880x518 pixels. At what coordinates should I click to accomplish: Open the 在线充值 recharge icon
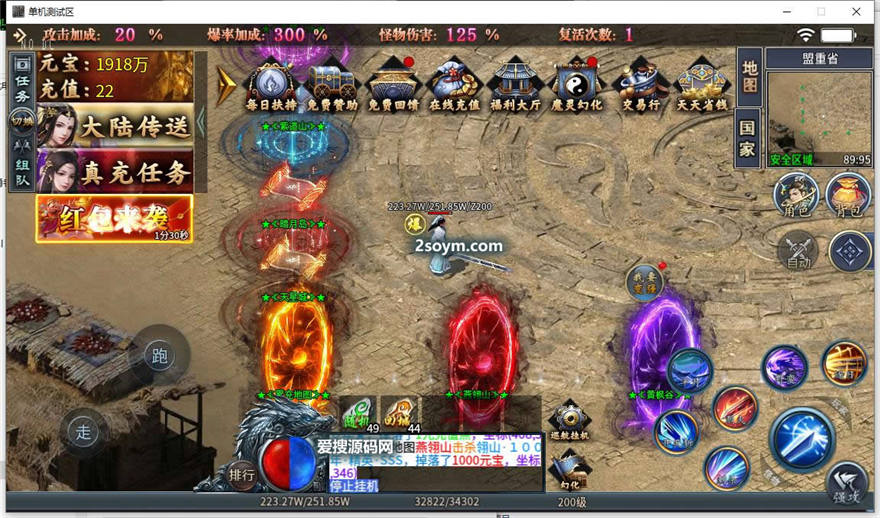pyautogui.click(x=455, y=83)
